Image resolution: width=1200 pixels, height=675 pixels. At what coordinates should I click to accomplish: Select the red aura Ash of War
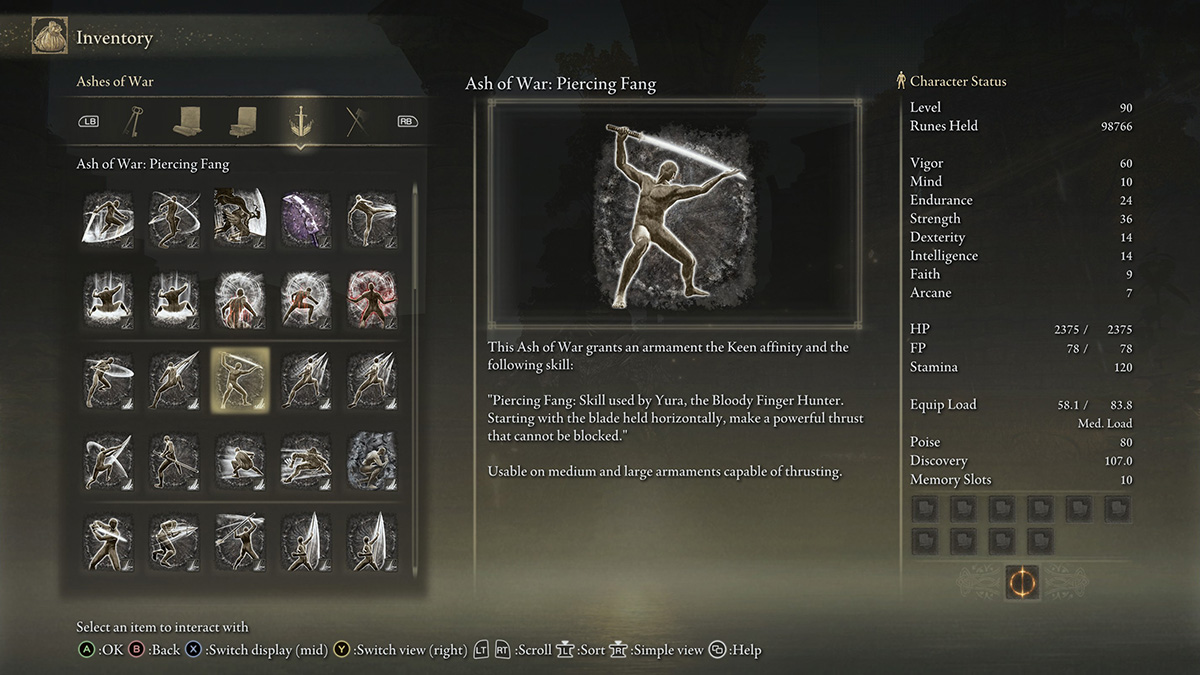coord(371,298)
